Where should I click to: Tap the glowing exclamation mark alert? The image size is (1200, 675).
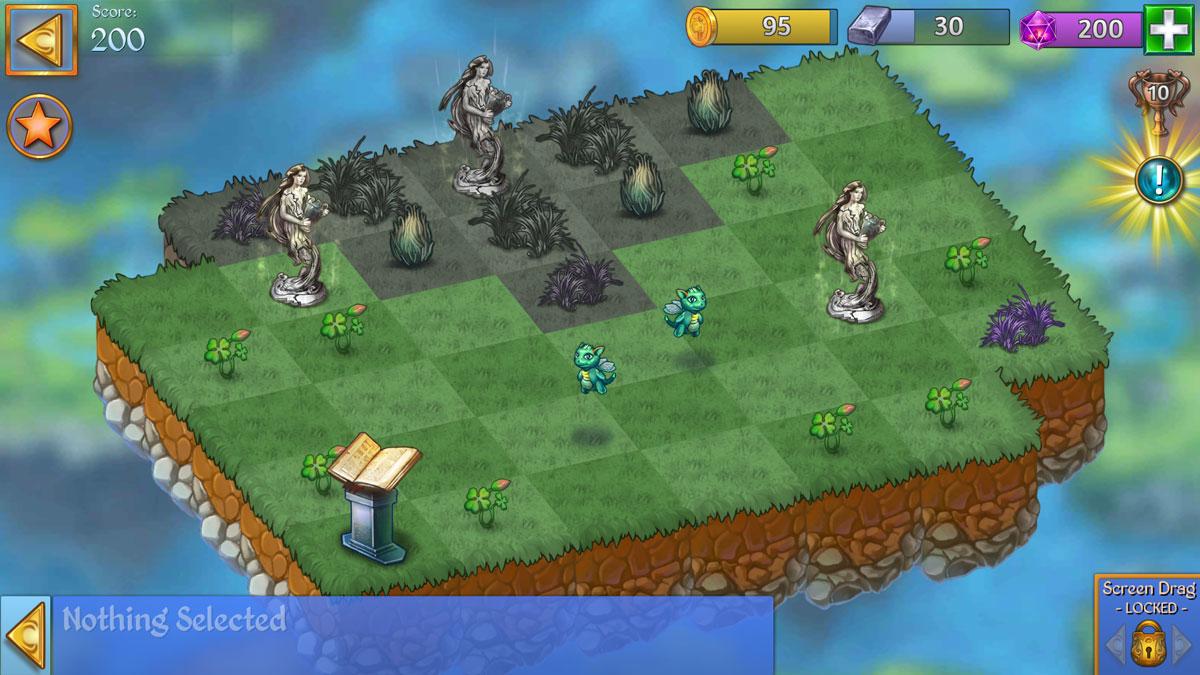1158,181
